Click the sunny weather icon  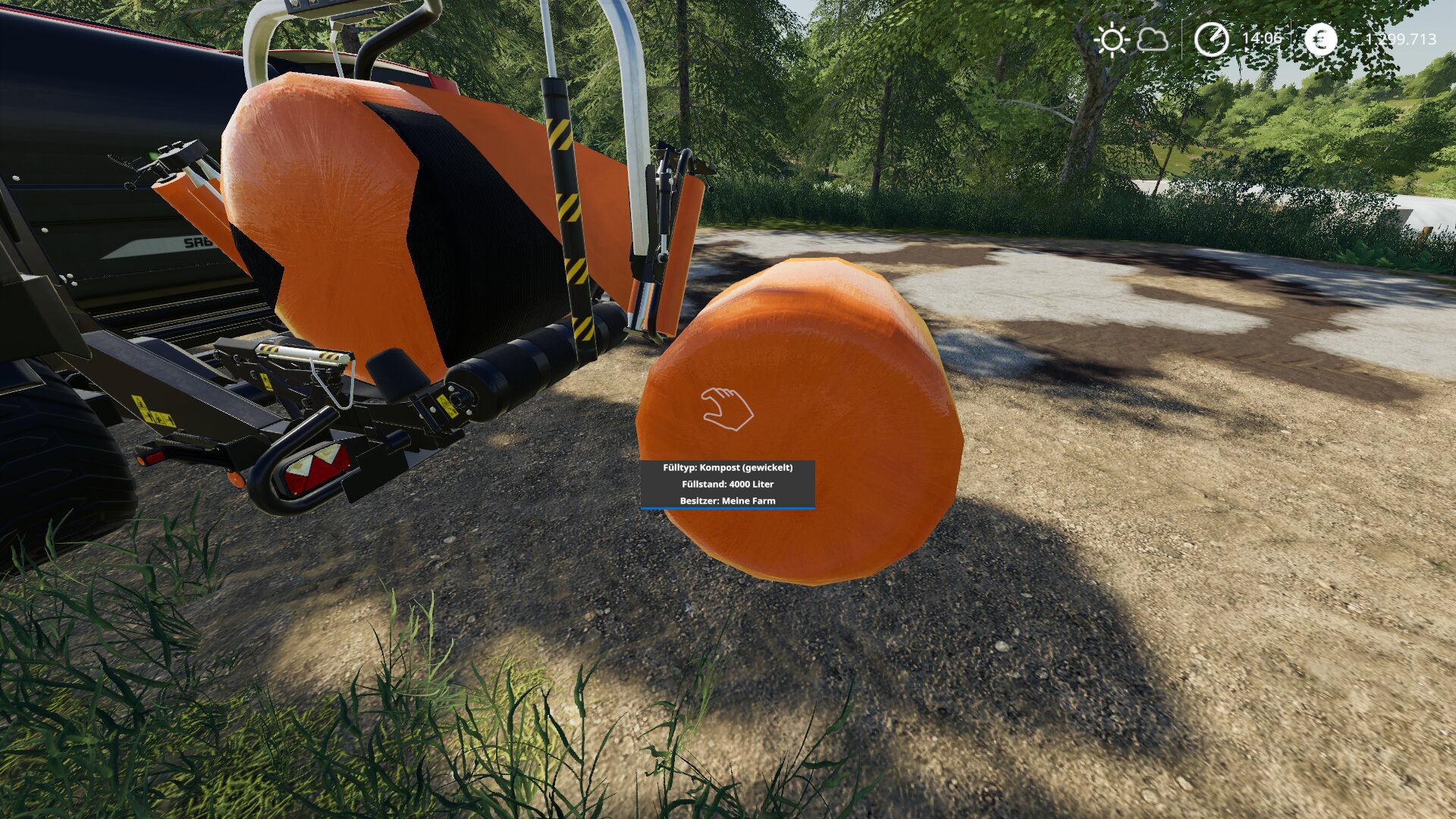coord(1112,39)
